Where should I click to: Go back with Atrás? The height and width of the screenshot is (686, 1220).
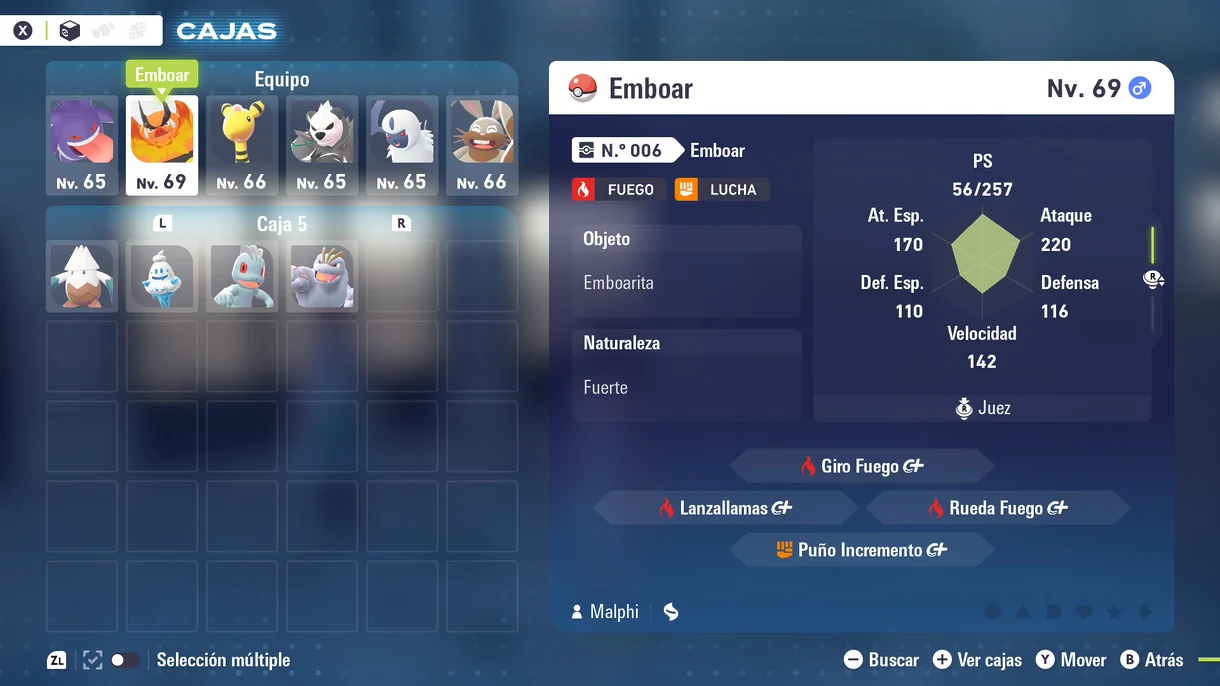1152,660
